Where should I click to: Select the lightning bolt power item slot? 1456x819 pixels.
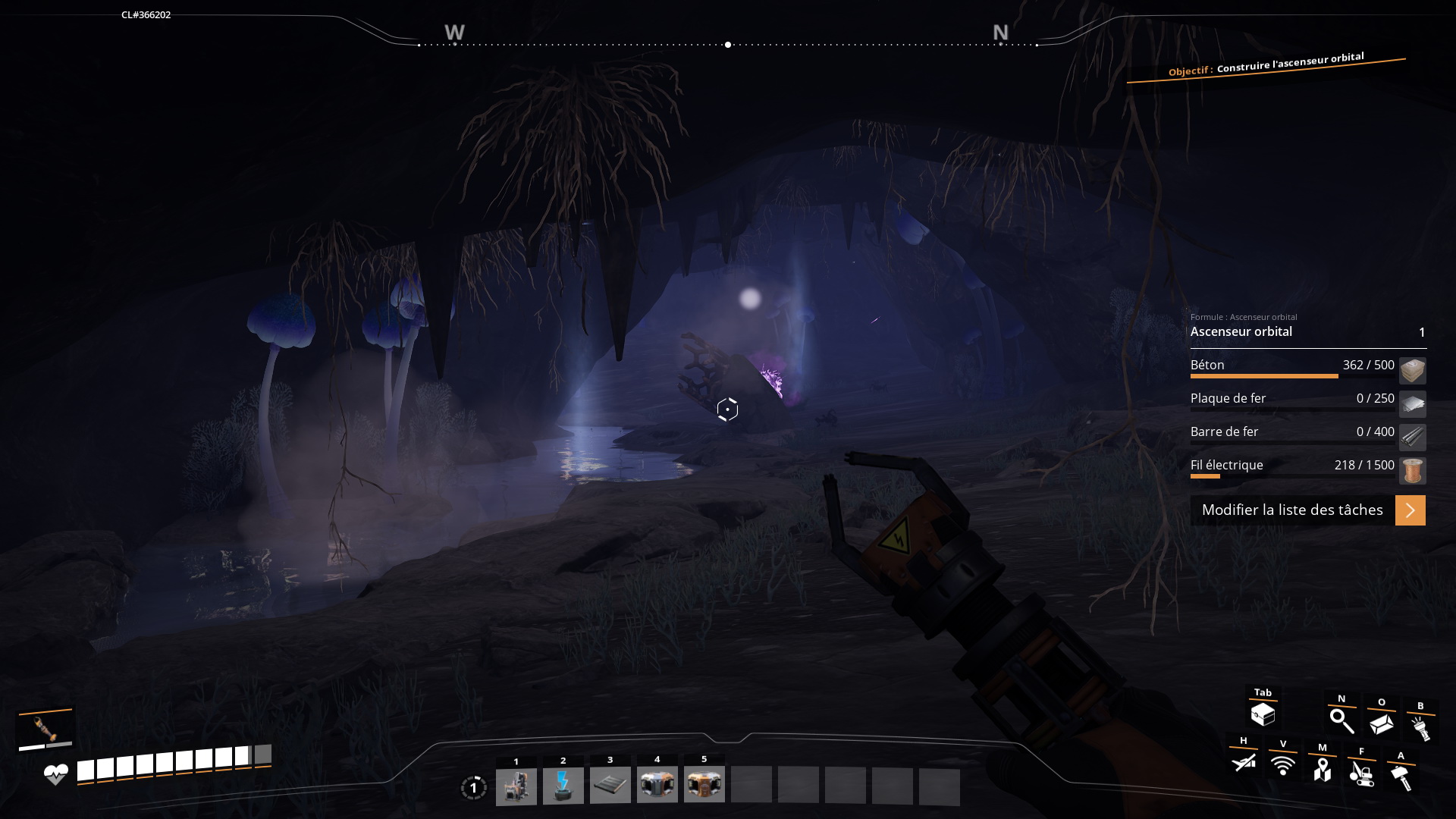click(x=563, y=786)
